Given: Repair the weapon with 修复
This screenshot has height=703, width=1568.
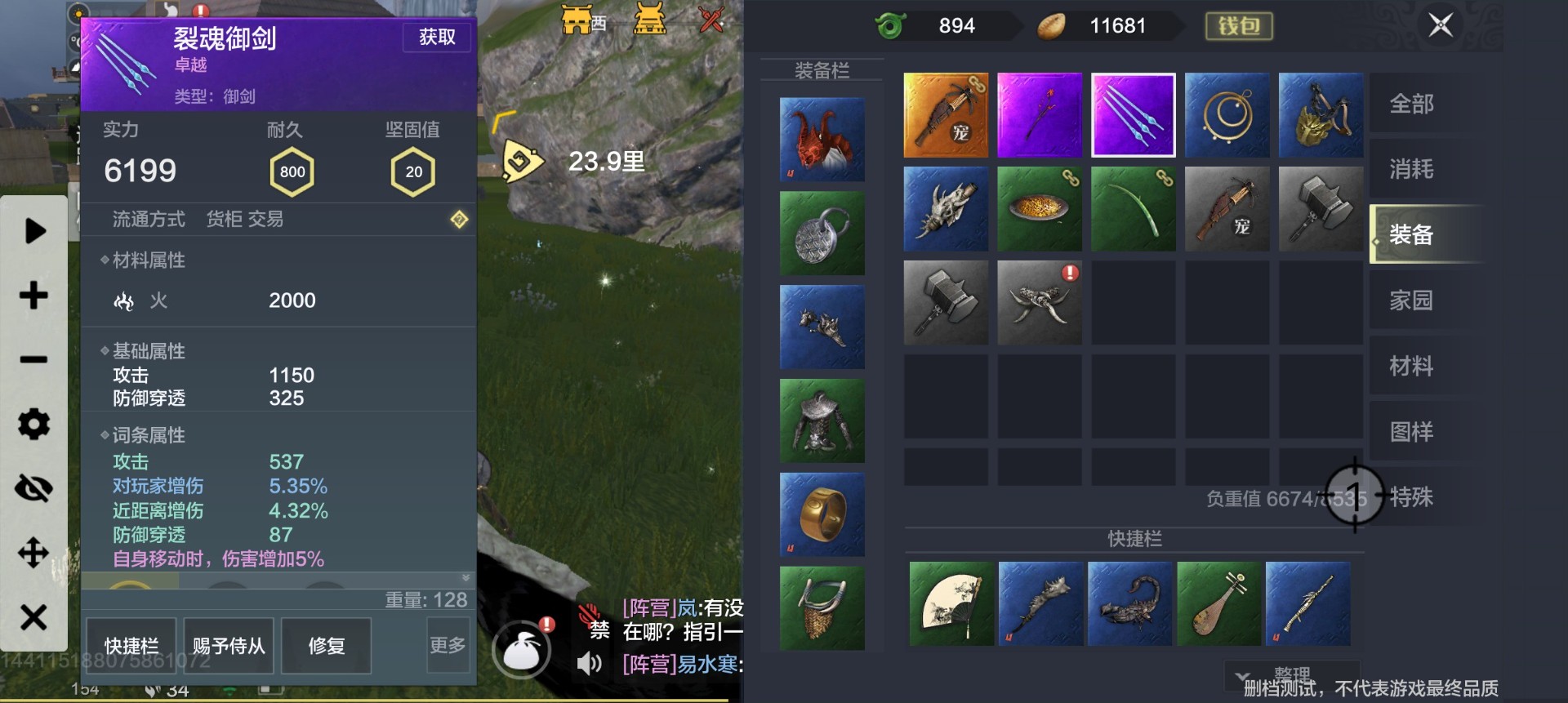Looking at the screenshot, I should pyautogui.click(x=326, y=645).
